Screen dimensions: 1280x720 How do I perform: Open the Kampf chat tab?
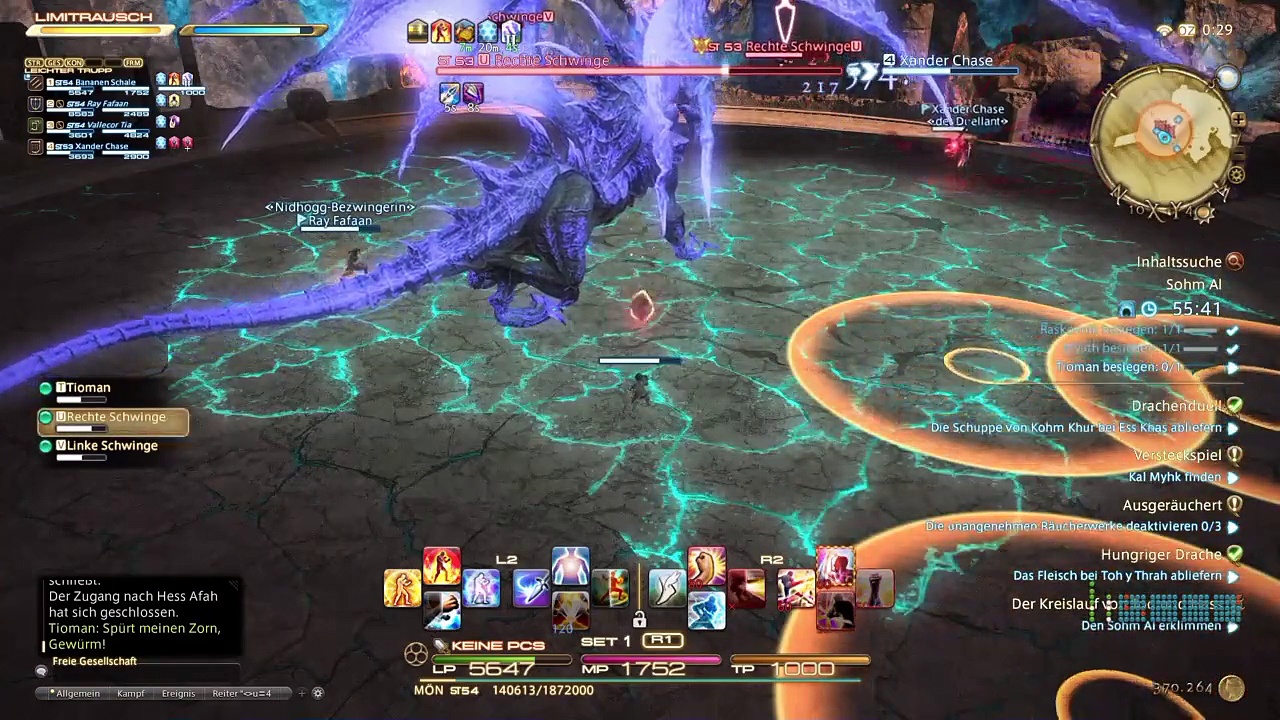point(131,693)
